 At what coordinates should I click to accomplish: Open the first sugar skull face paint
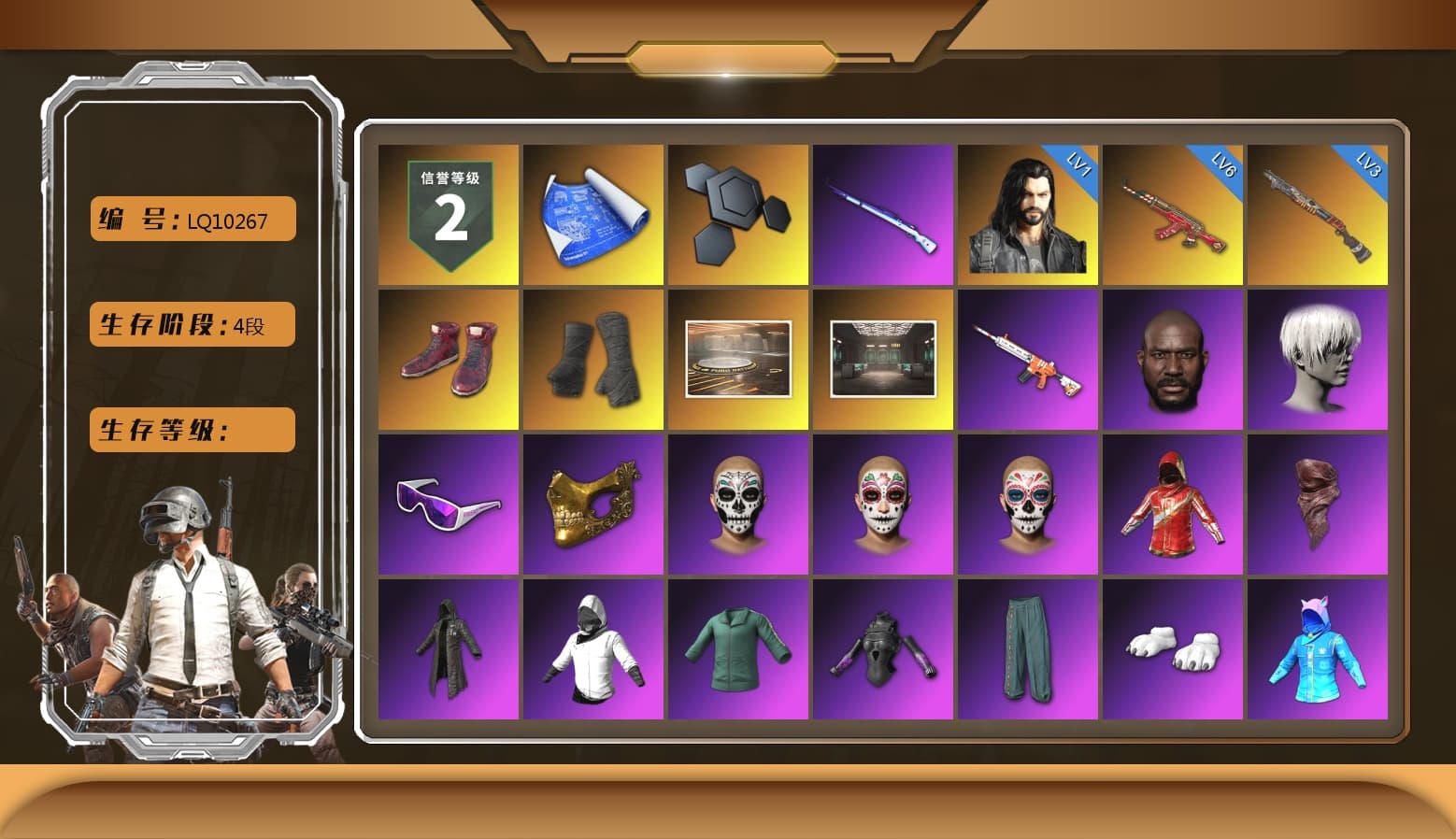(x=737, y=505)
